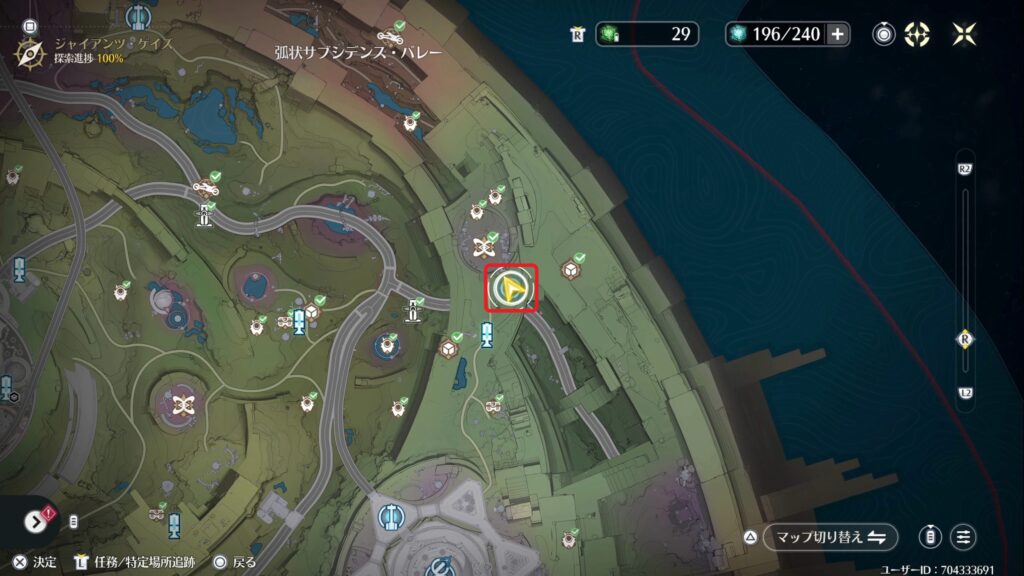Close the map with the four-pointed star icon
This screenshot has width=1024, height=576.
pyautogui.click(x=964, y=34)
